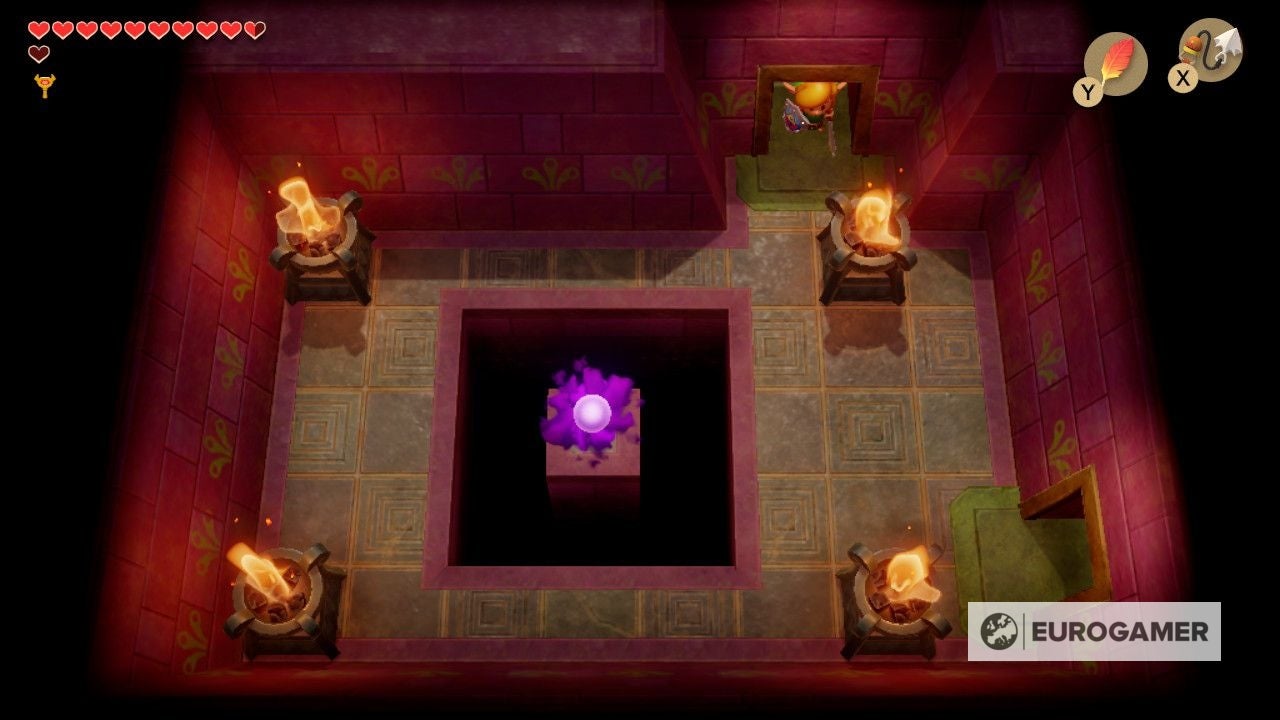Click the top-right torch
Viewport: 1280px width, 720px height.
(x=873, y=225)
